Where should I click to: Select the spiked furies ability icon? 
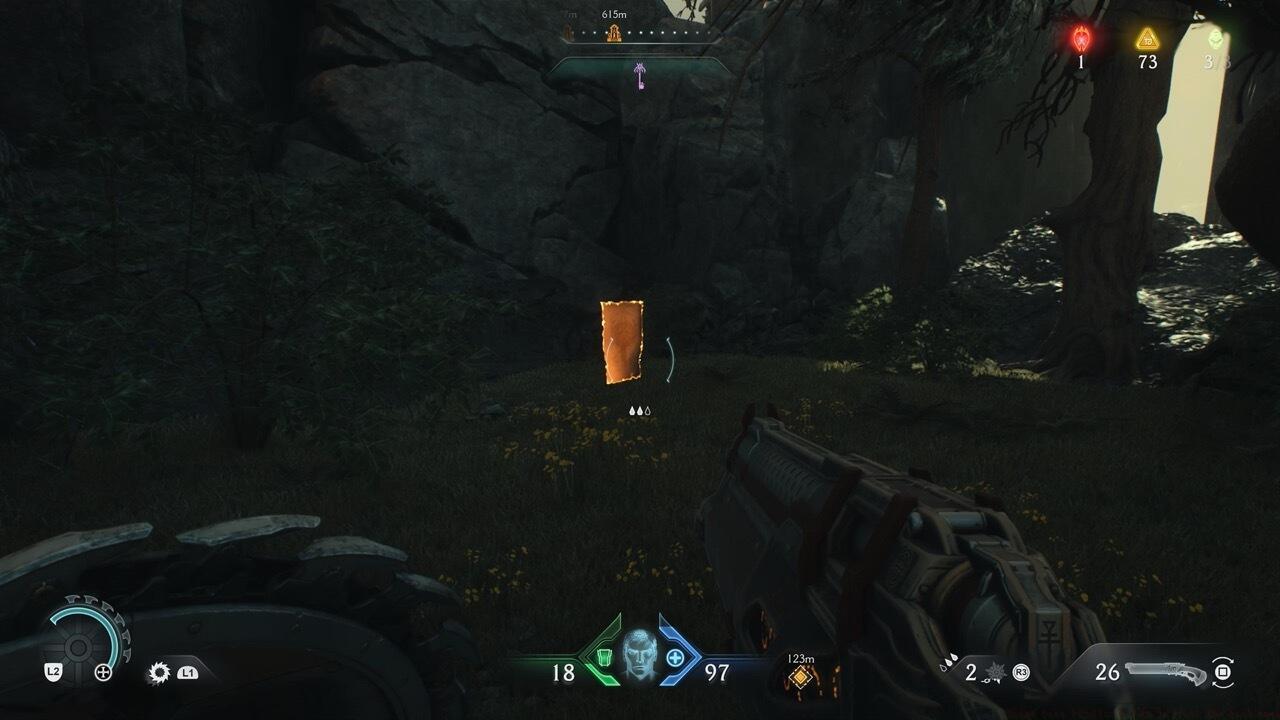coord(994,672)
